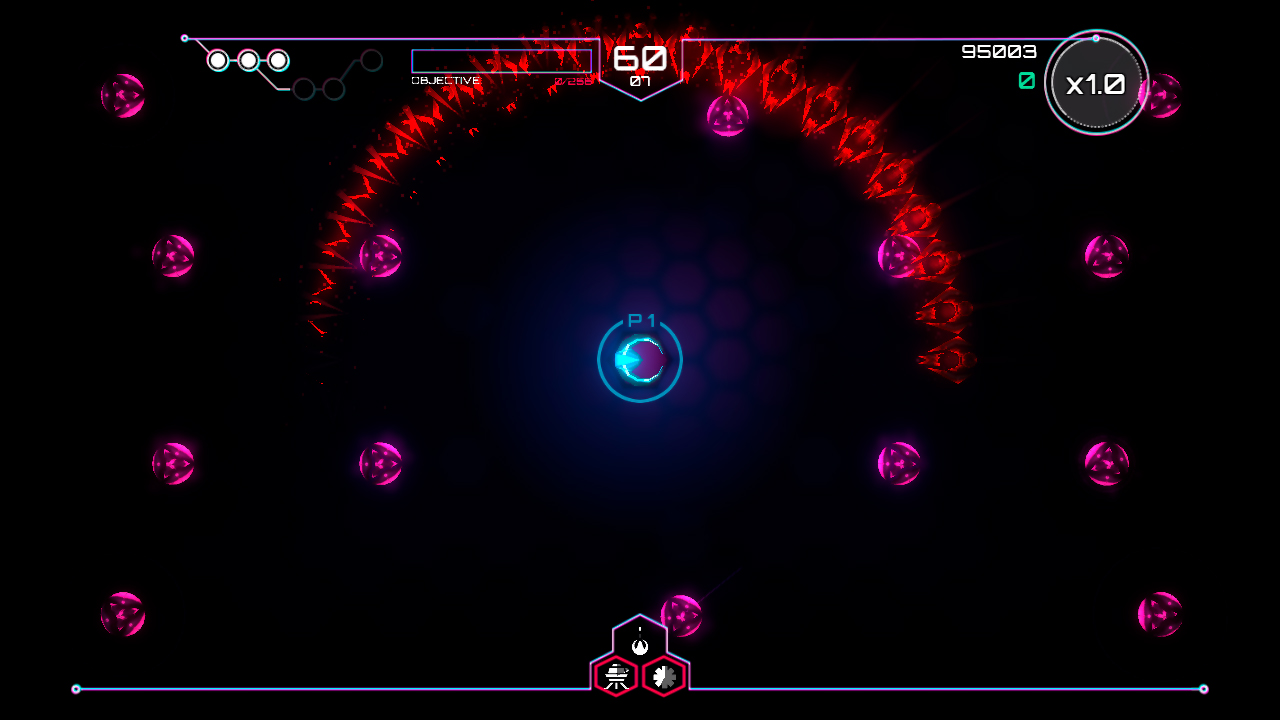Click the x1.0 score multiplier dial

click(x=1096, y=84)
